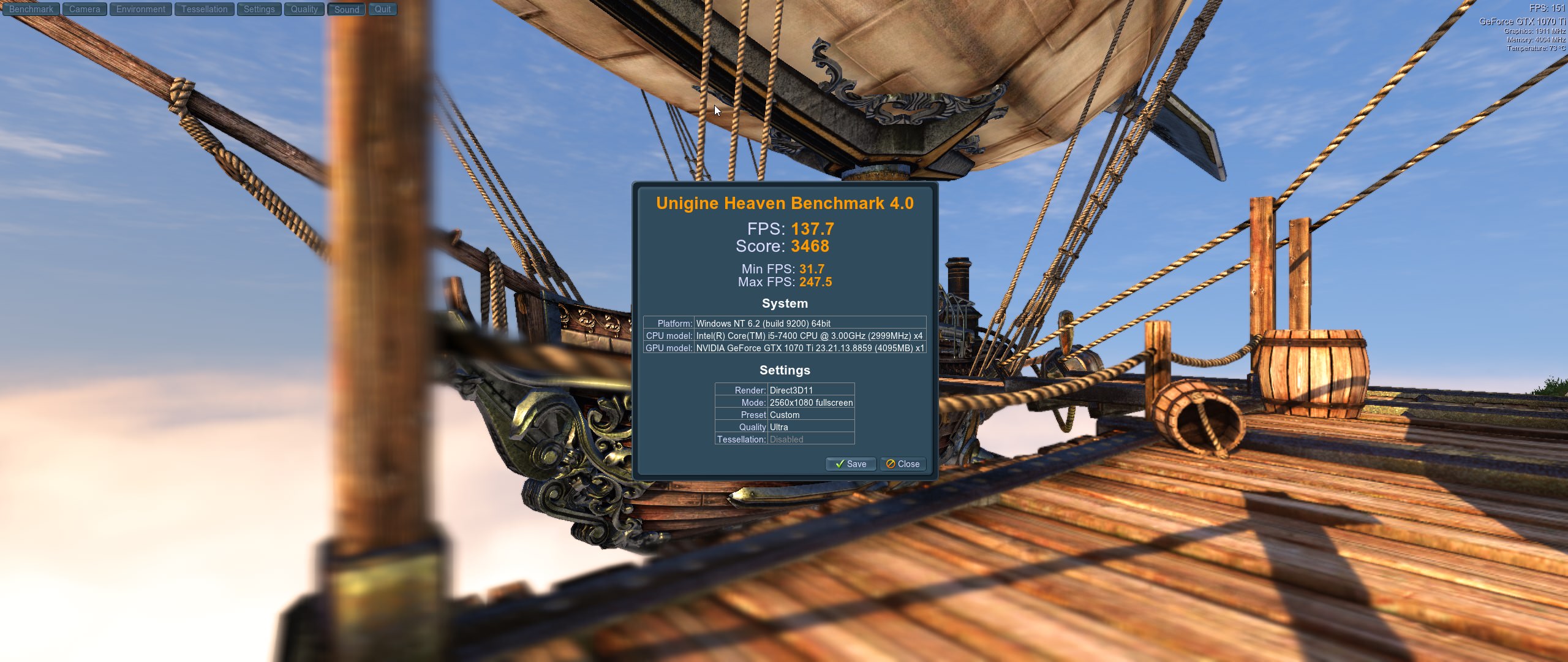Quit the benchmark via Quit button
Screen dimensions: 1568x662
click(383, 9)
